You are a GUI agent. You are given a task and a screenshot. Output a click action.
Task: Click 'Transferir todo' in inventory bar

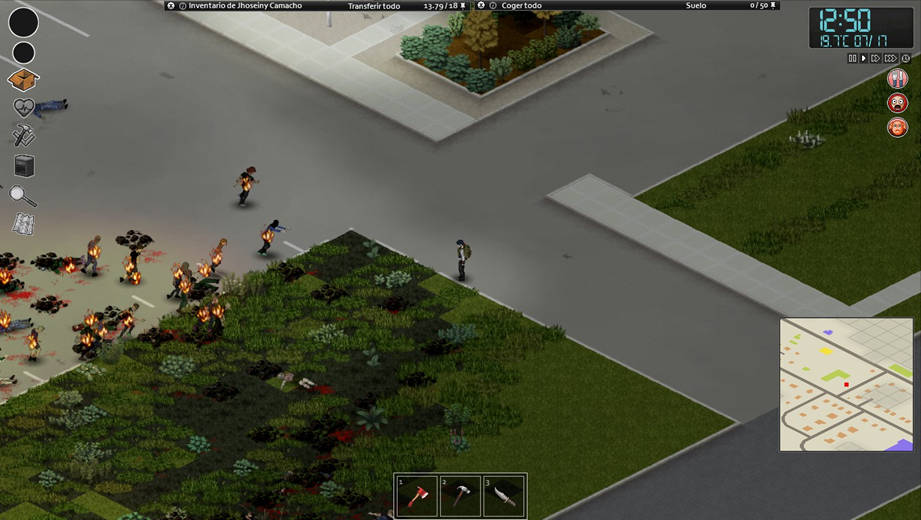tap(374, 6)
